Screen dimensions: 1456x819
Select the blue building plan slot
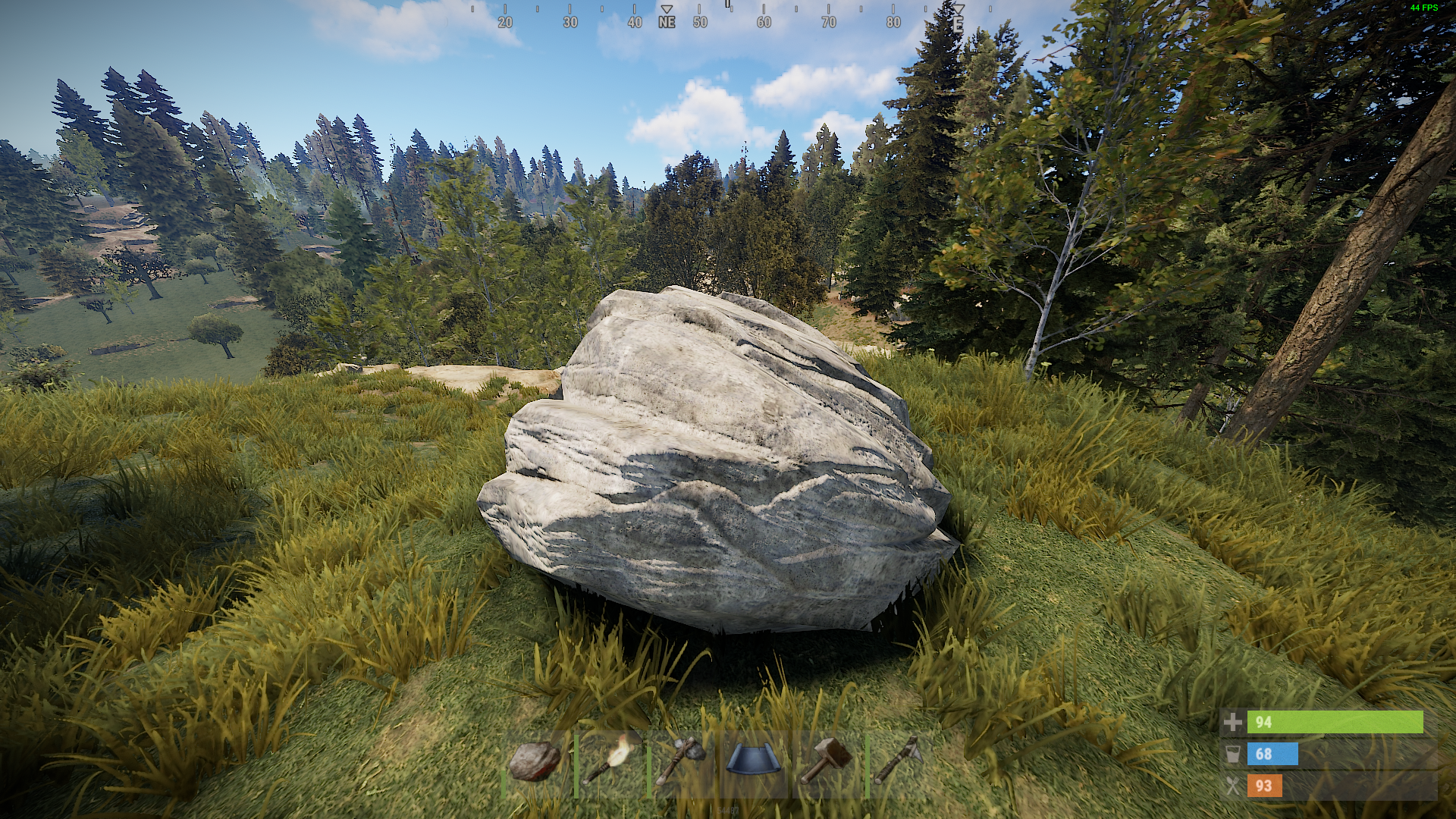[754, 761]
